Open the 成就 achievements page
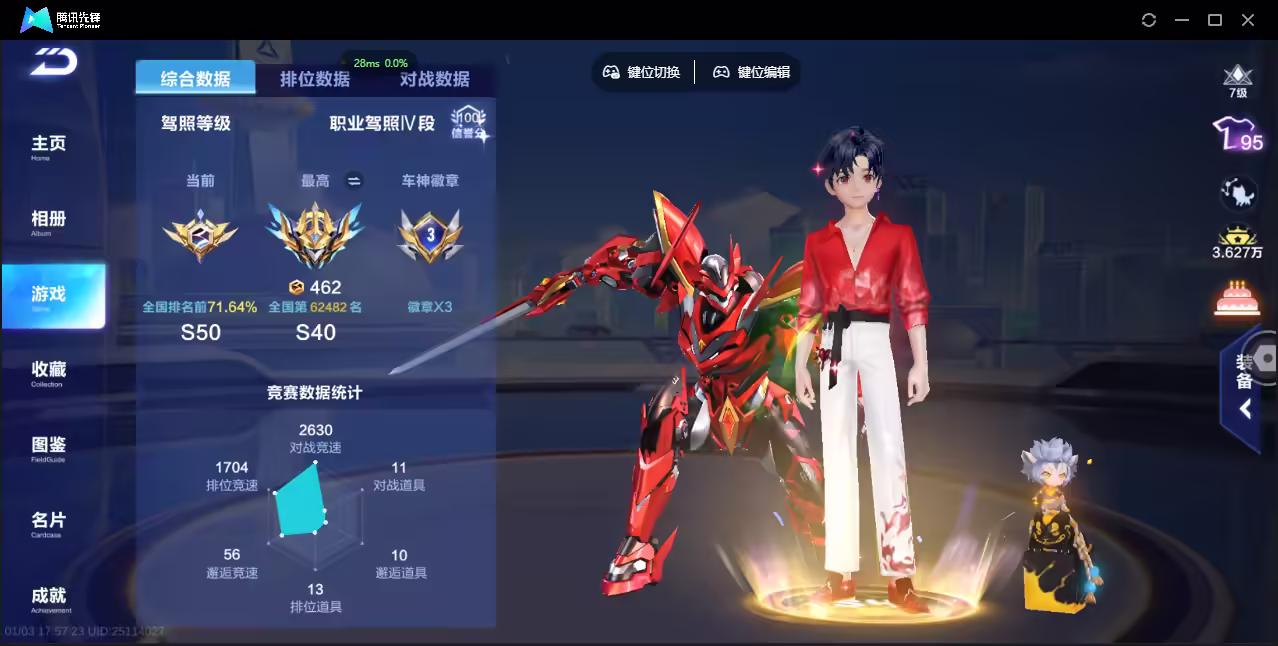1278x646 pixels. 48,598
